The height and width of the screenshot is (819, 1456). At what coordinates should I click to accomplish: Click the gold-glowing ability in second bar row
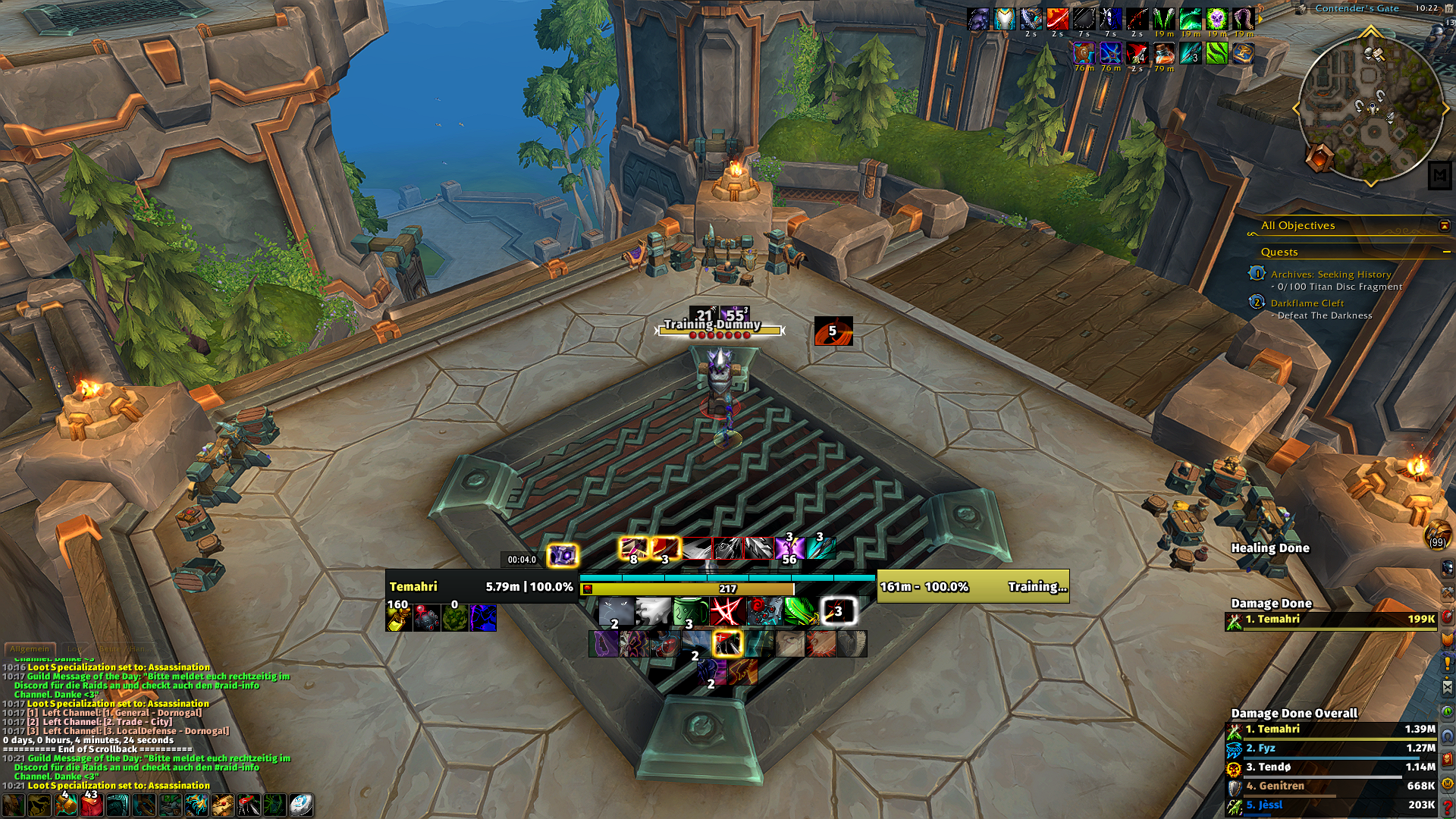(726, 644)
